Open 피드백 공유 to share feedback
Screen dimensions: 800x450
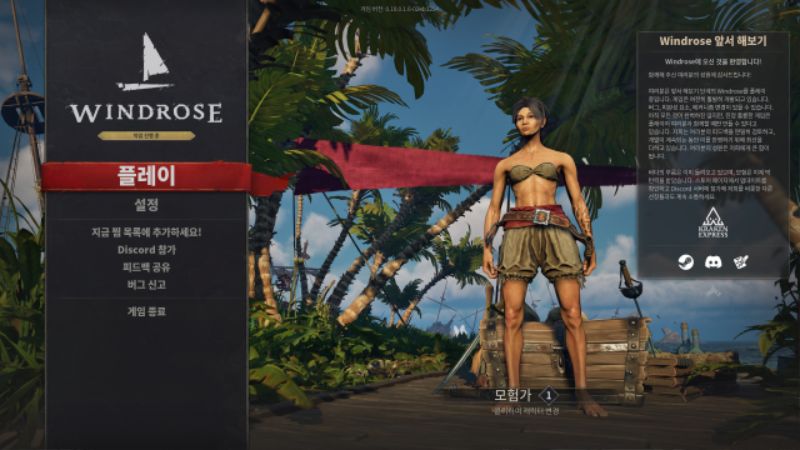pyautogui.click(x=146, y=267)
